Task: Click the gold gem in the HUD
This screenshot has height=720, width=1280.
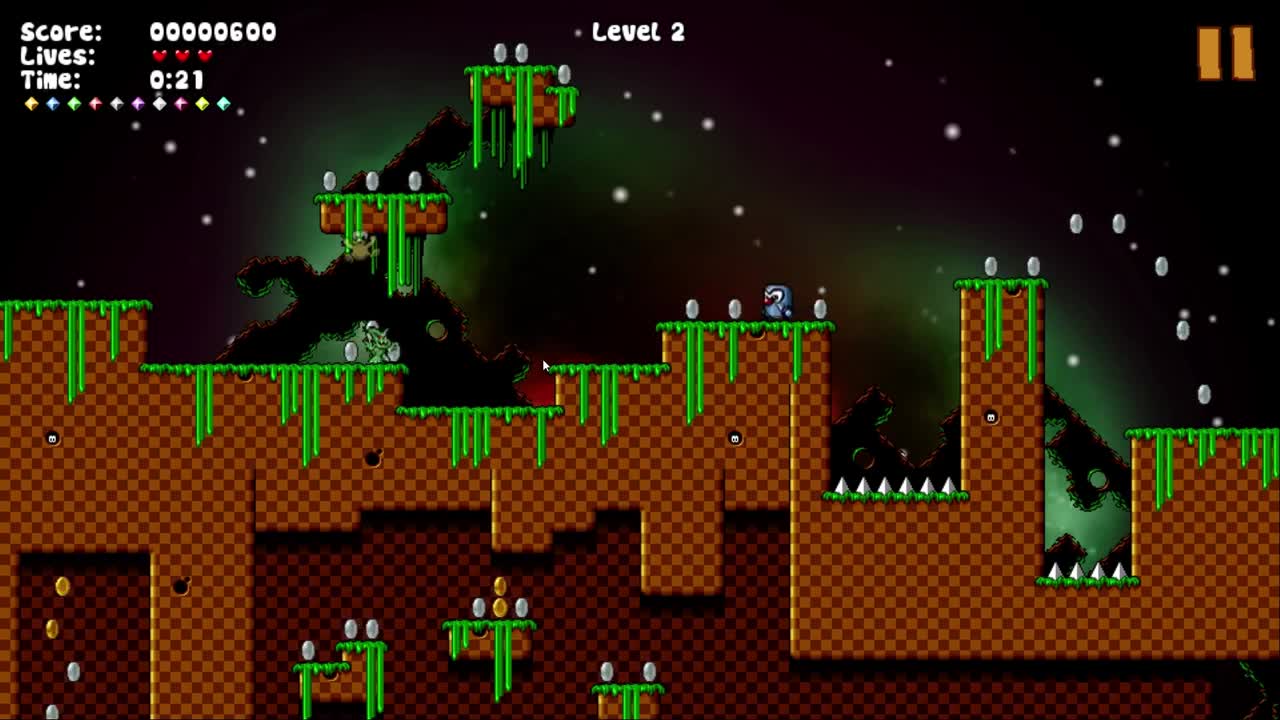Action: (31, 103)
